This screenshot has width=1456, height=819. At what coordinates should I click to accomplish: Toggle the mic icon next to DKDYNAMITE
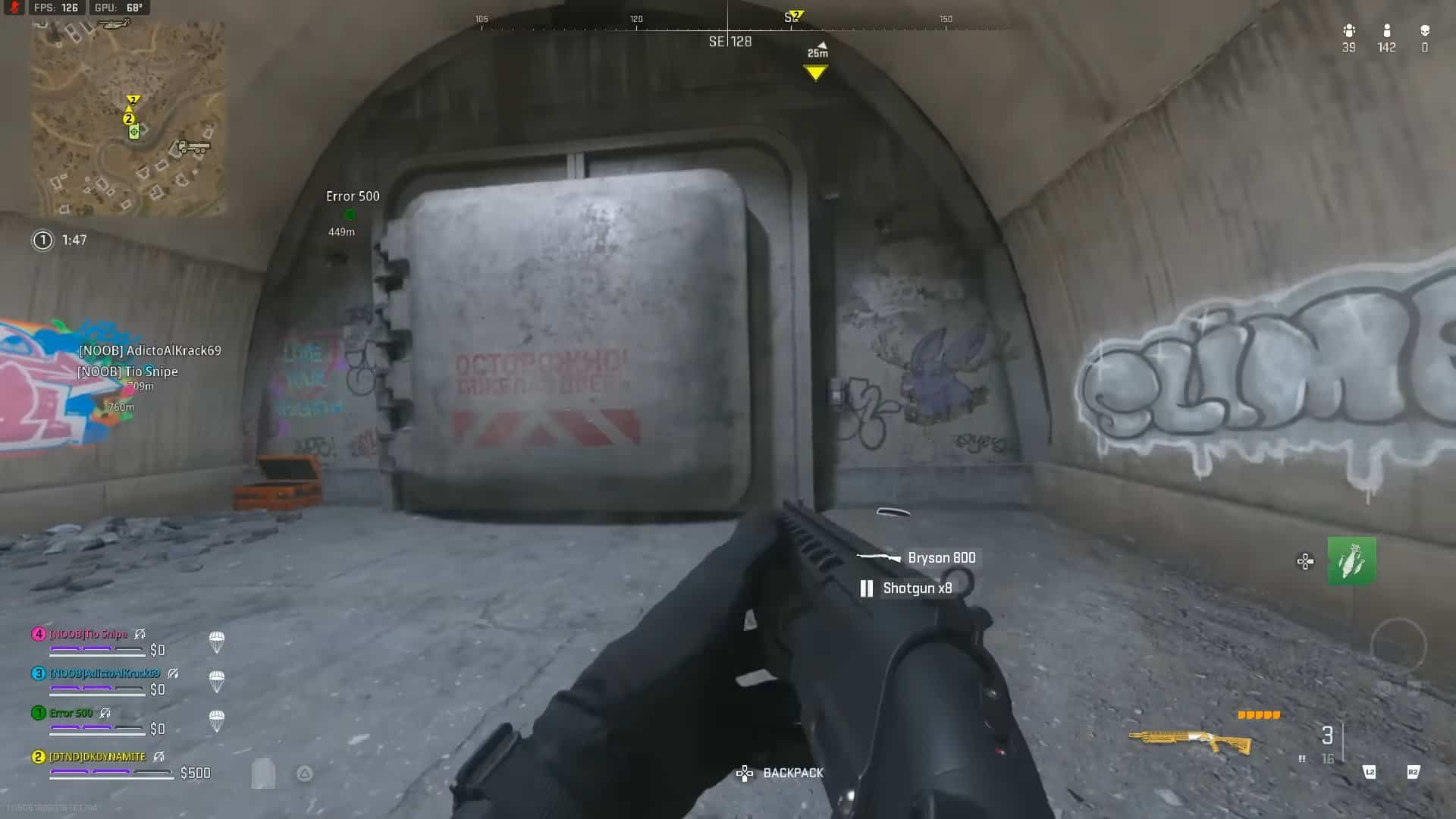tap(160, 757)
